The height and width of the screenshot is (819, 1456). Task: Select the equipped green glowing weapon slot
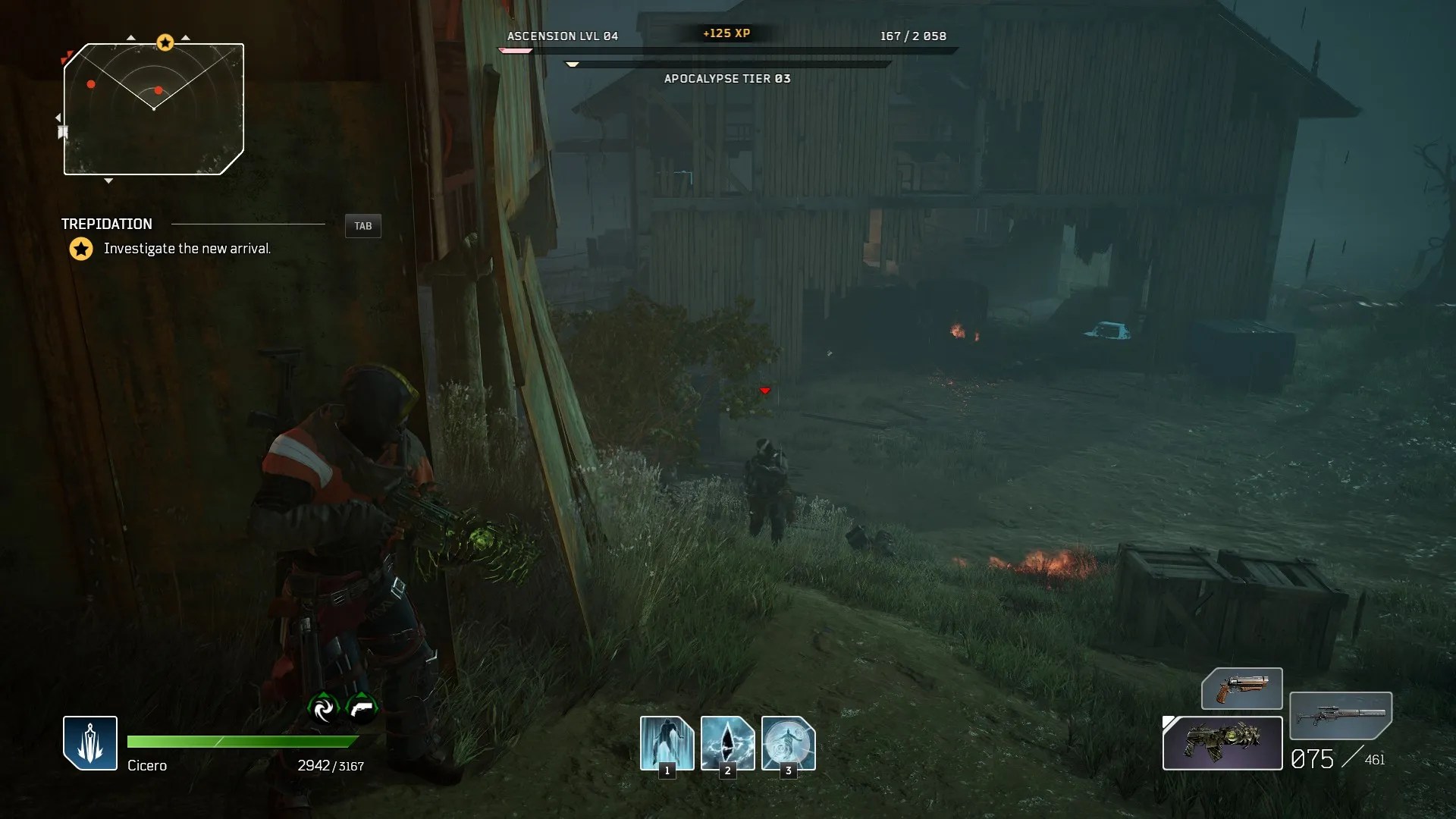(x=1222, y=743)
